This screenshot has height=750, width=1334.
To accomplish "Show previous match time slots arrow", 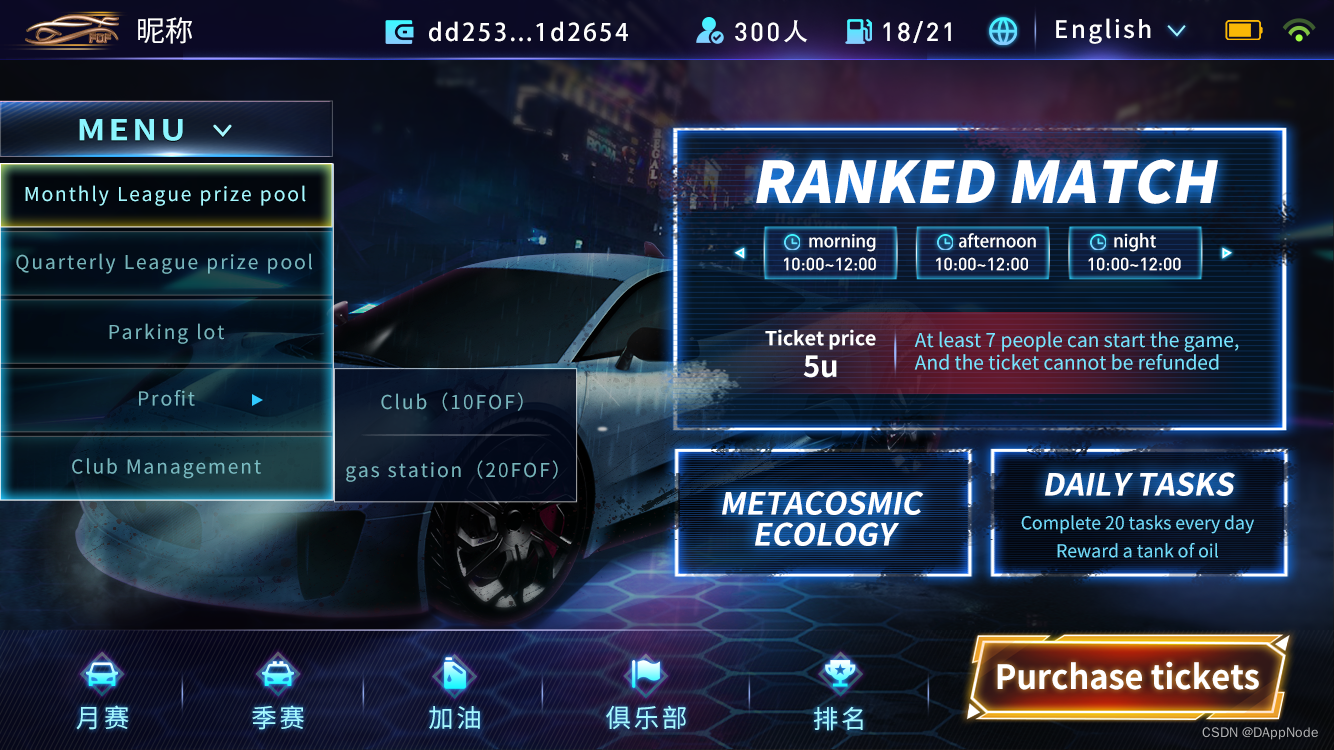I will coord(740,253).
